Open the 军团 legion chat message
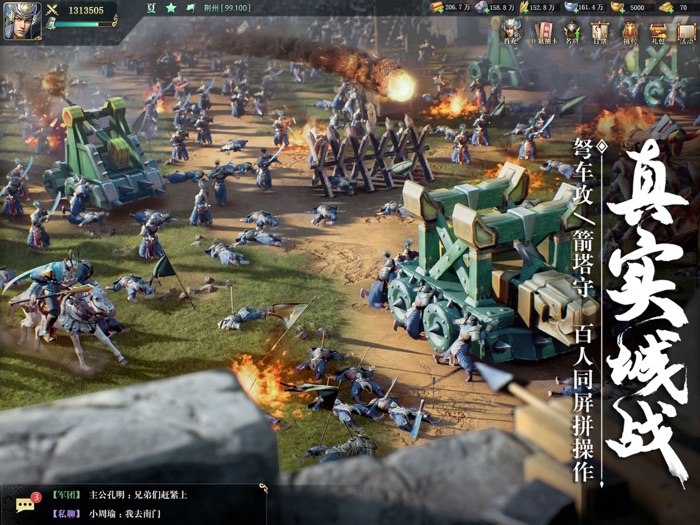This screenshot has width=700, height=525. tap(138, 494)
